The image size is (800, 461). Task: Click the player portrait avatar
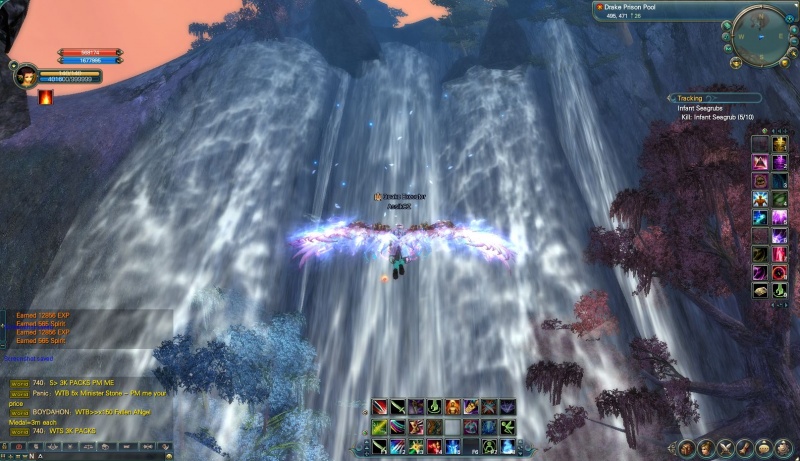[x=28, y=76]
